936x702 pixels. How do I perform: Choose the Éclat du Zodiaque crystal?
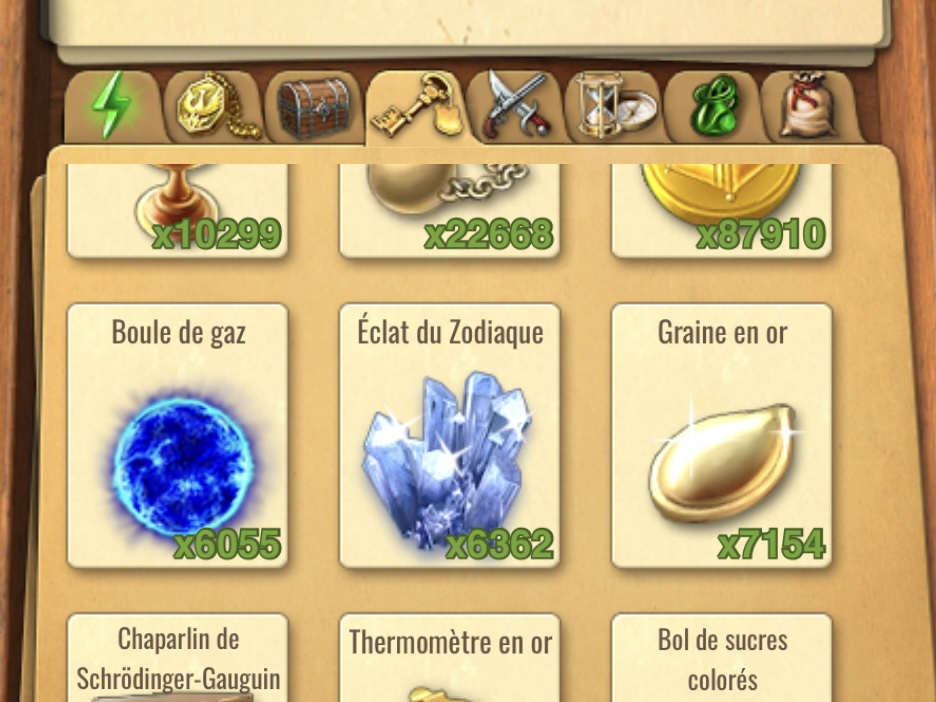point(450,436)
